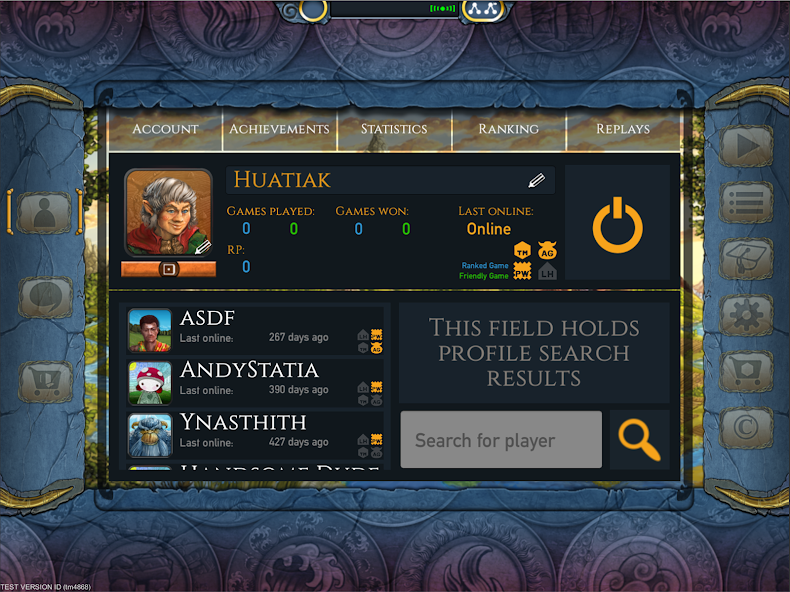This screenshot has width=790, height=592.
Task: Open the Replays tab
Action: 623,129
